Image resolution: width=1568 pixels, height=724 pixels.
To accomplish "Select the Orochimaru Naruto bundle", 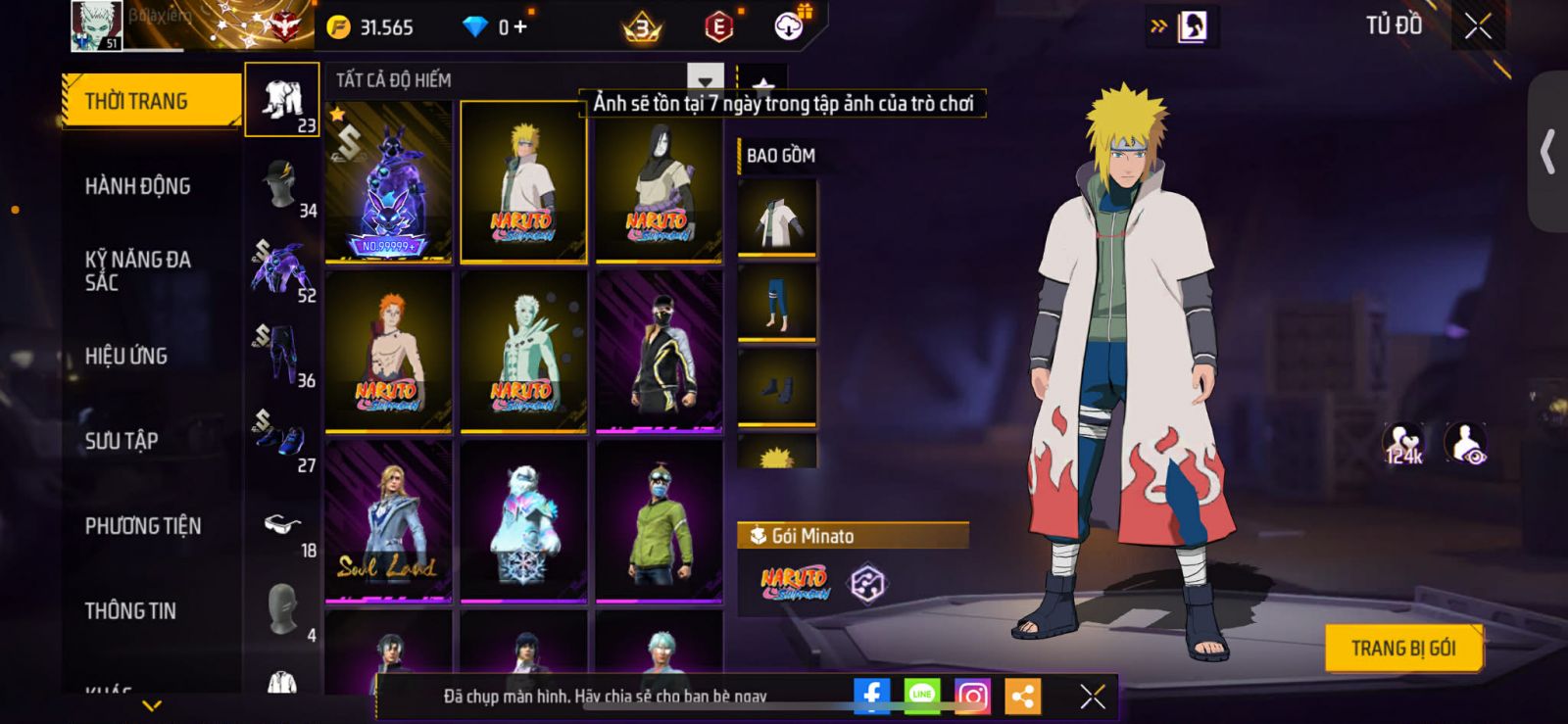I will (659, 181).
